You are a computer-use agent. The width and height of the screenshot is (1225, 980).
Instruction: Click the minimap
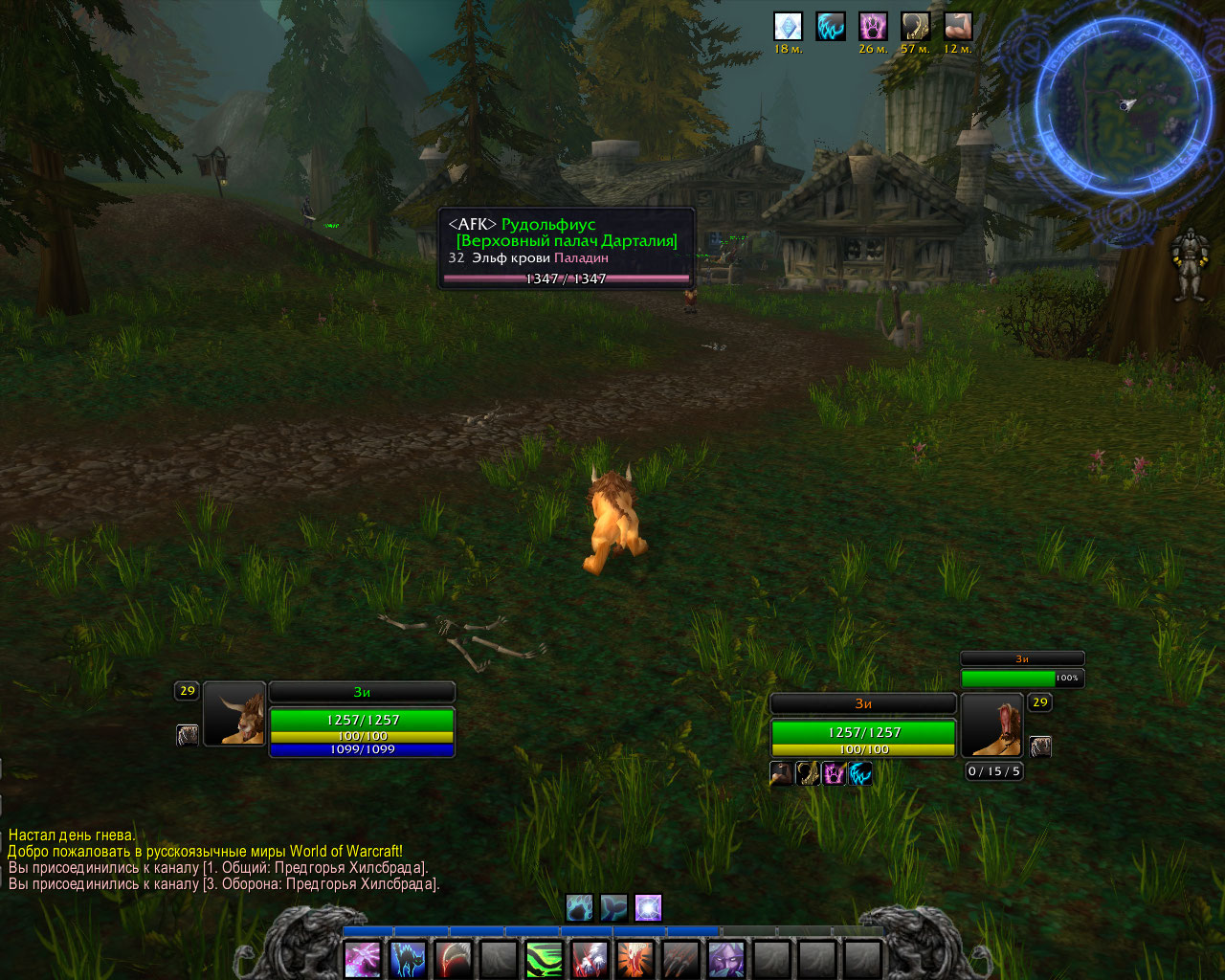click(x=1122, y=107)
